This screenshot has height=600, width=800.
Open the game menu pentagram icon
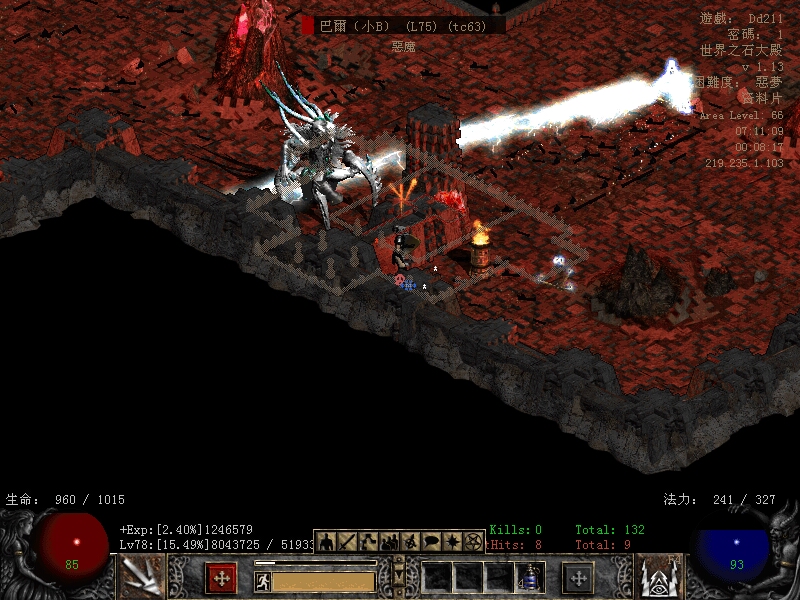coord(473,541)
